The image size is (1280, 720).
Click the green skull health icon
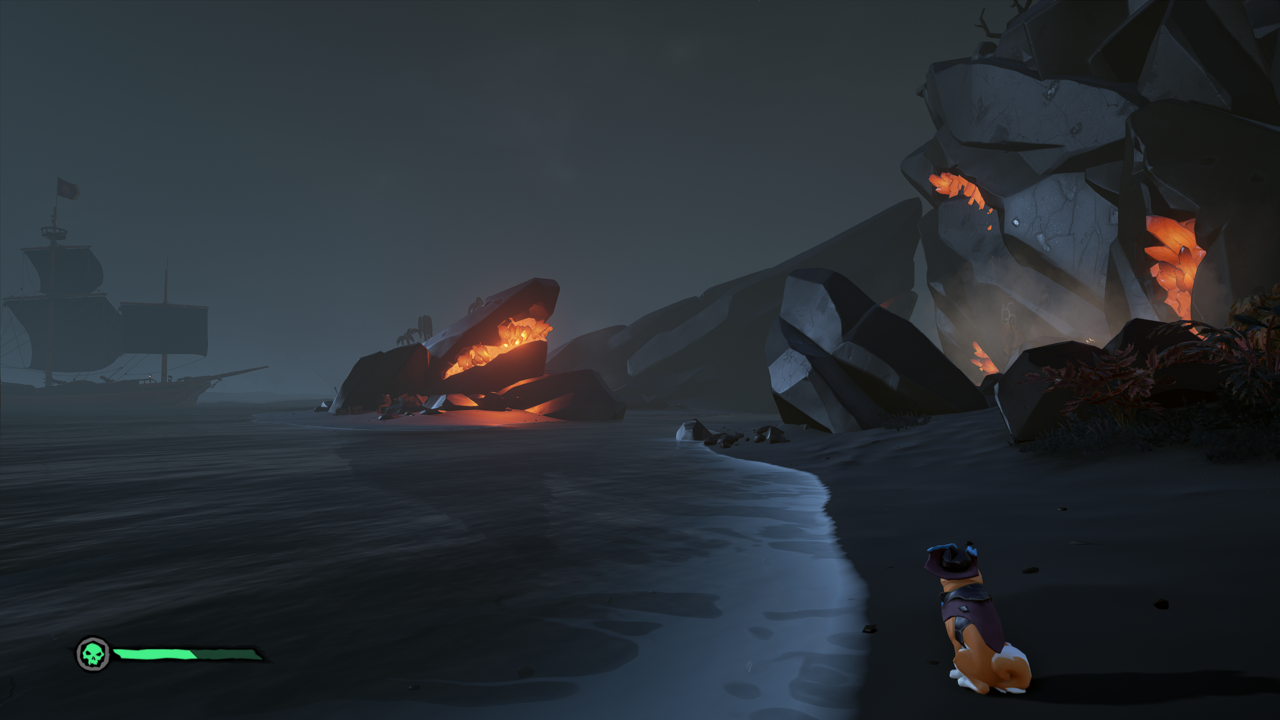pyautogui.click(x=93, y=655)
